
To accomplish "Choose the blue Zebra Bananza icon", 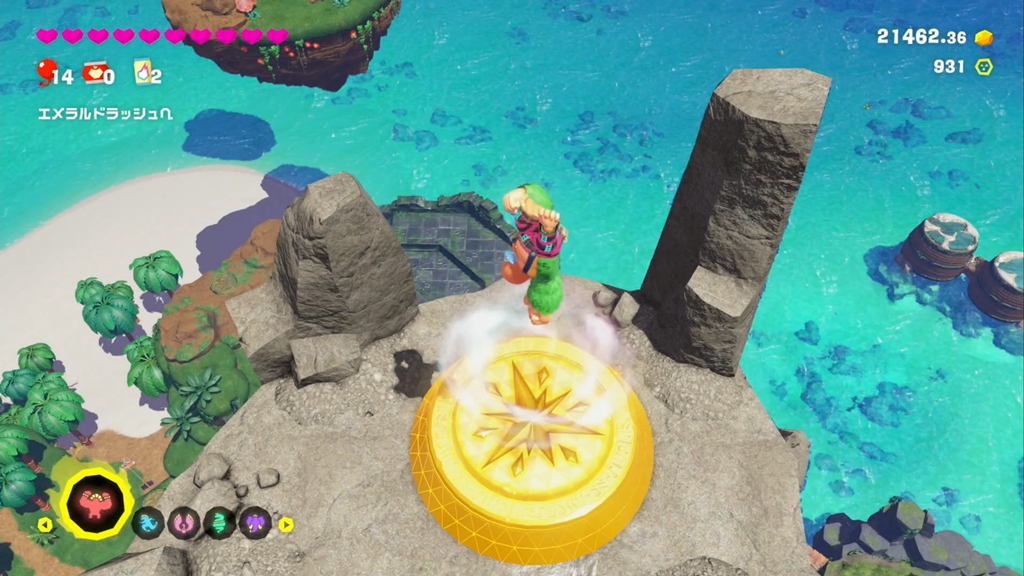I will point(149,522).
